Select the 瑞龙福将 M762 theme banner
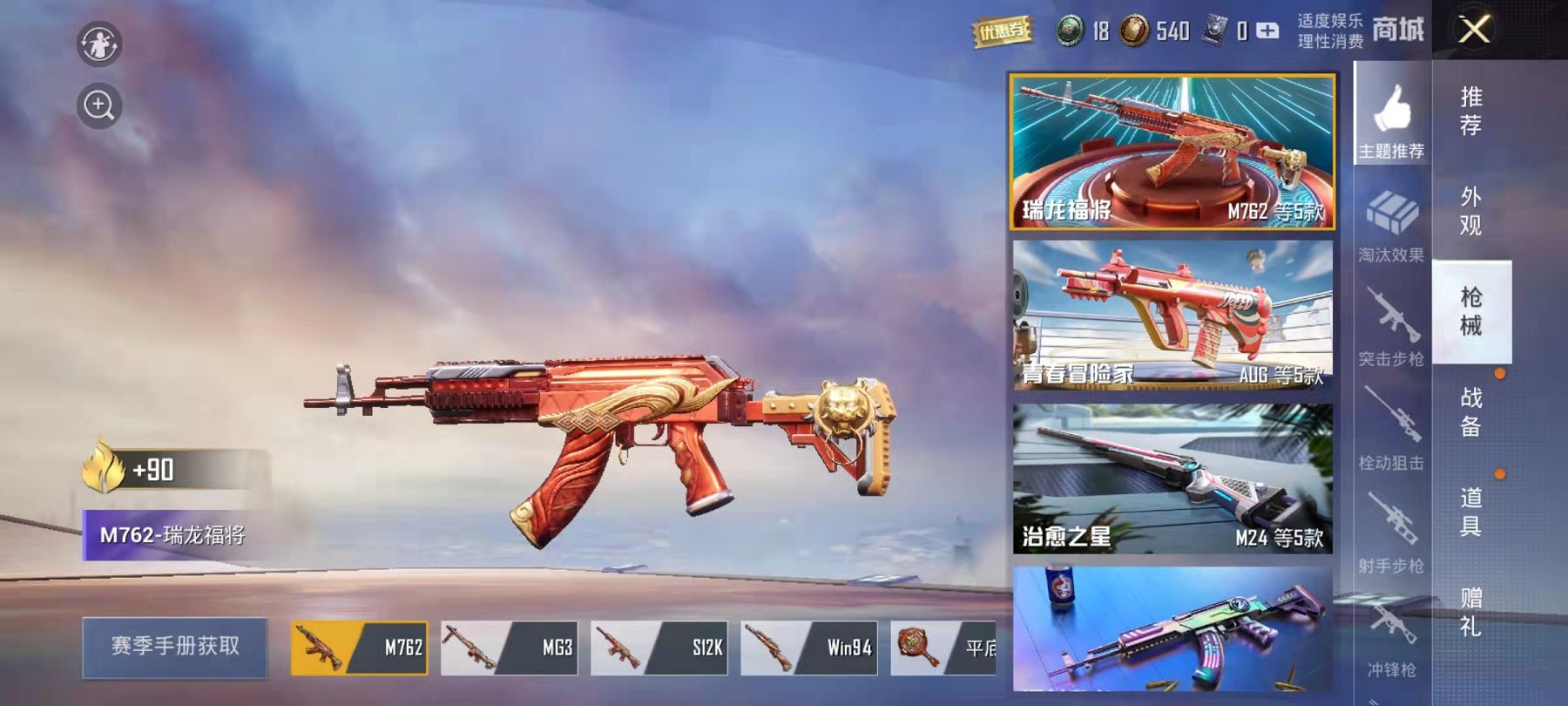The height and width of the screenshot is (706, 1568). (1173, 152)
